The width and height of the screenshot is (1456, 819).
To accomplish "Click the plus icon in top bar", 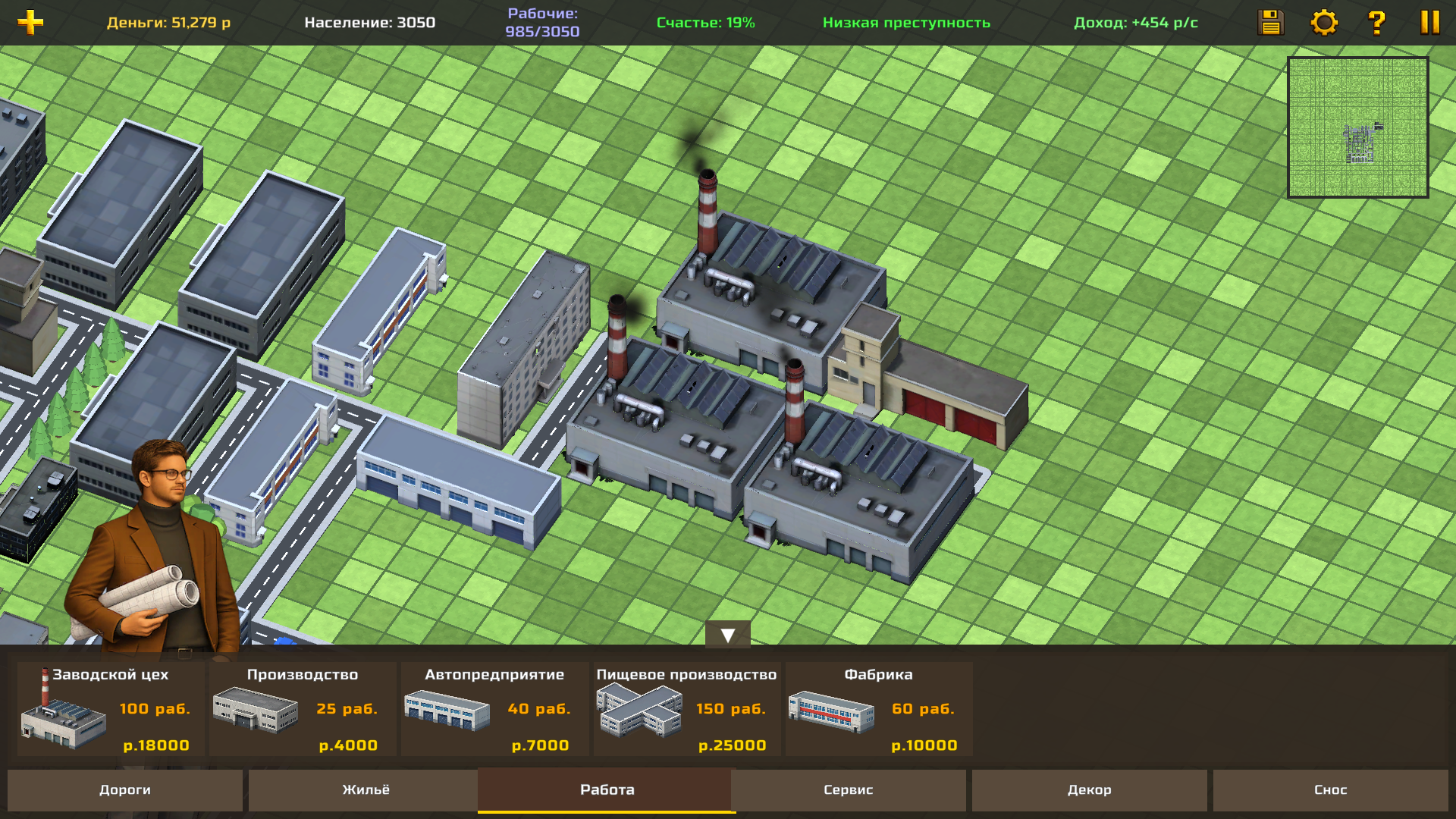I will tap(29, 21).
